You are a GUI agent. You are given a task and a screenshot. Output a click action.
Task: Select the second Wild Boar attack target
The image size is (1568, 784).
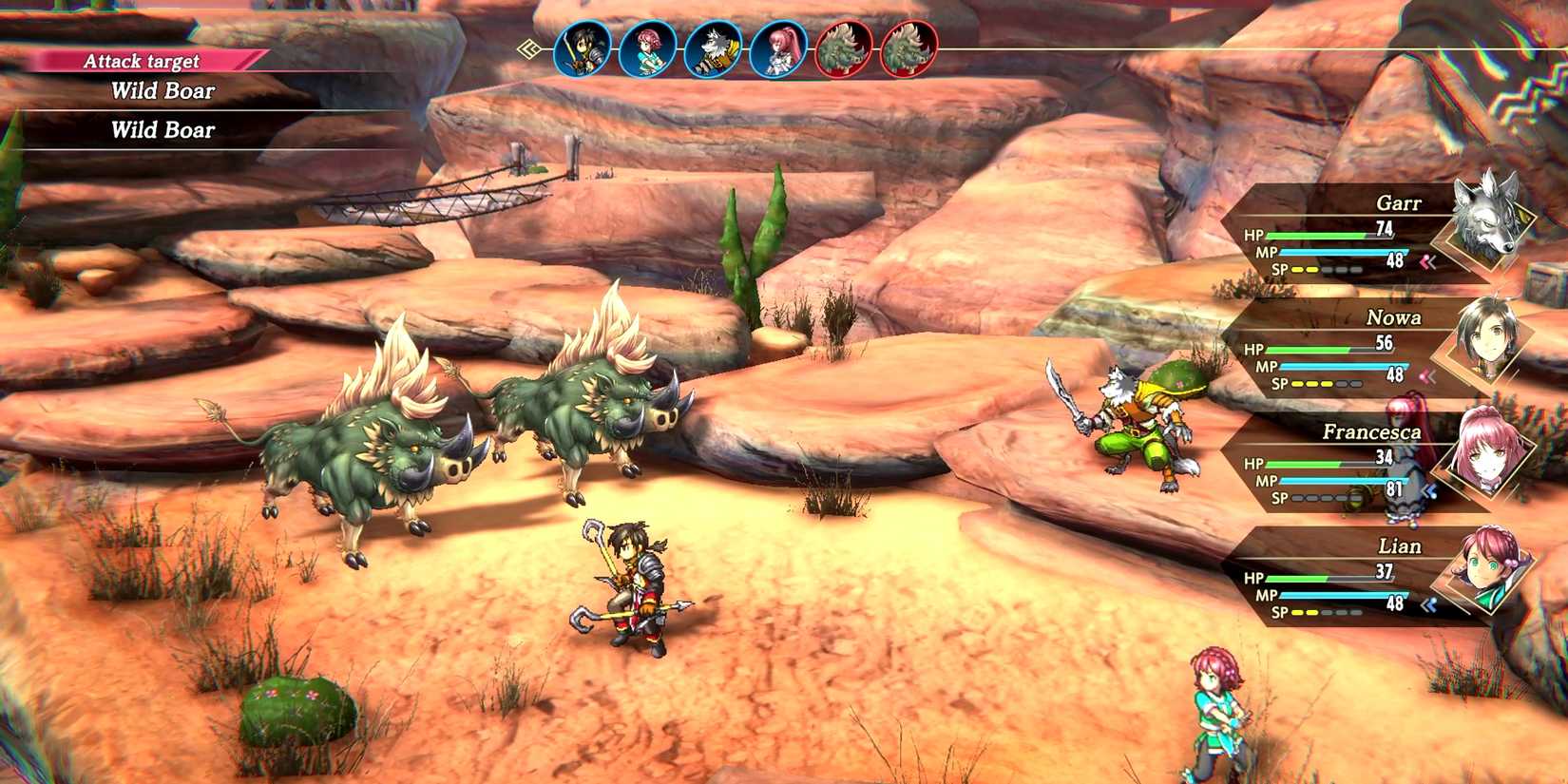(x=164, y=129)
